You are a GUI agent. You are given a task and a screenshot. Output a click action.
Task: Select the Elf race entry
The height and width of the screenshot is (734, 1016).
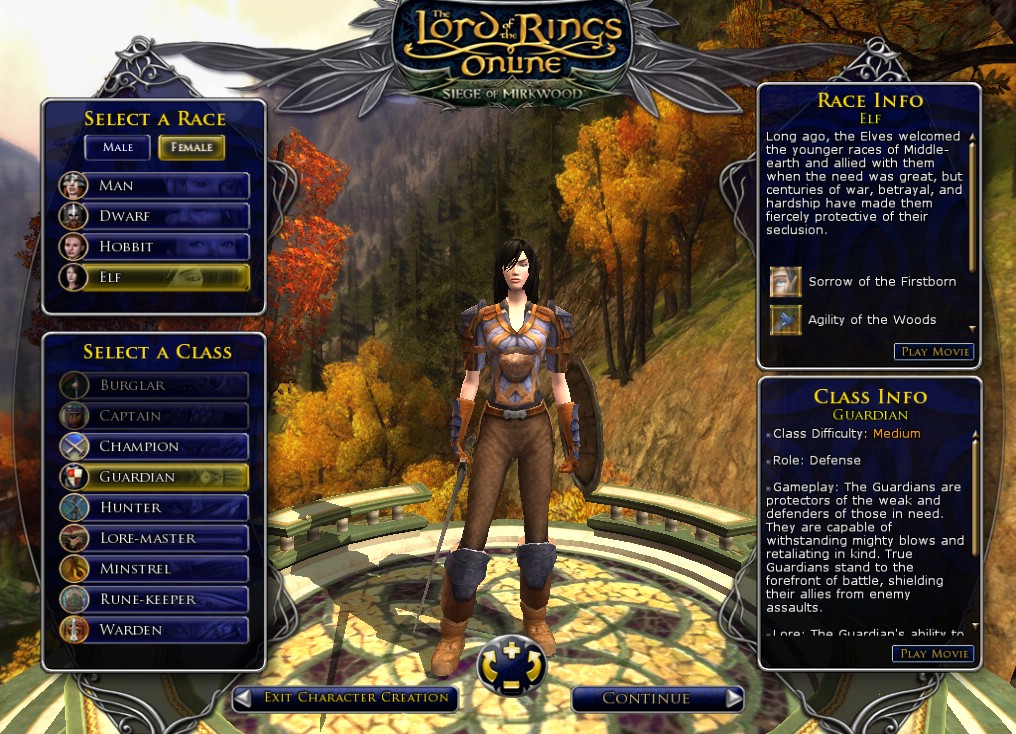154,277
